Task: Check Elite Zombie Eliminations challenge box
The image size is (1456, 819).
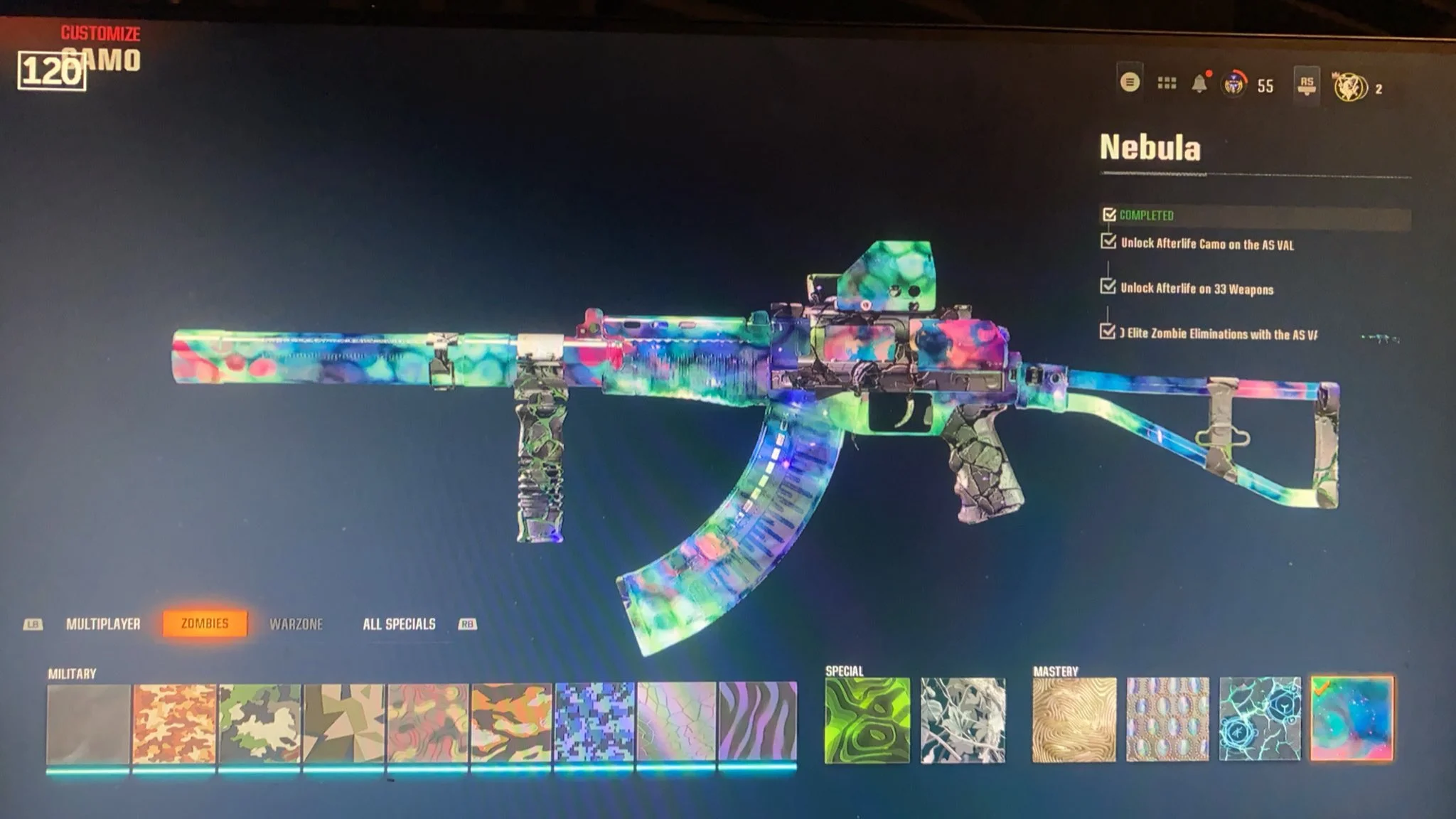Action: tap(1107, 331)
